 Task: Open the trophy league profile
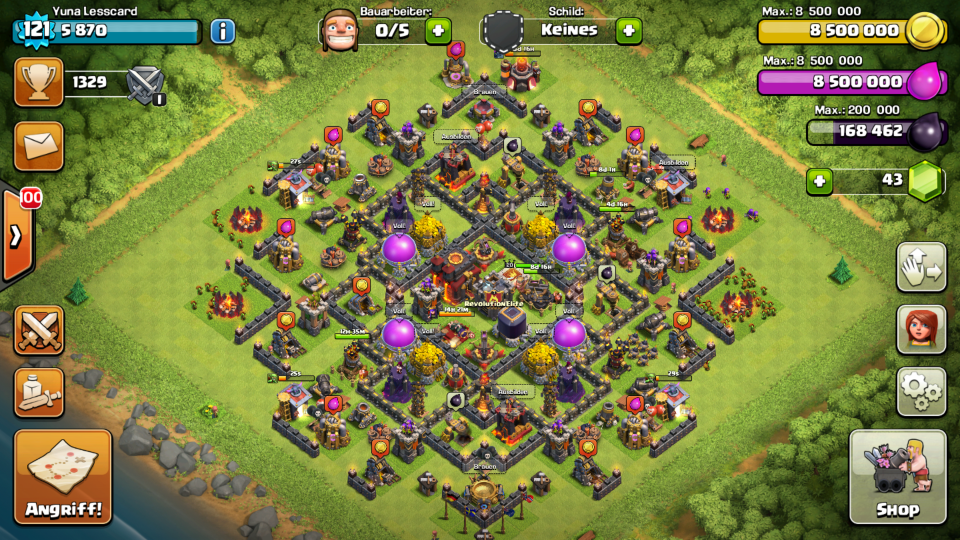click(x=38, y=82)
